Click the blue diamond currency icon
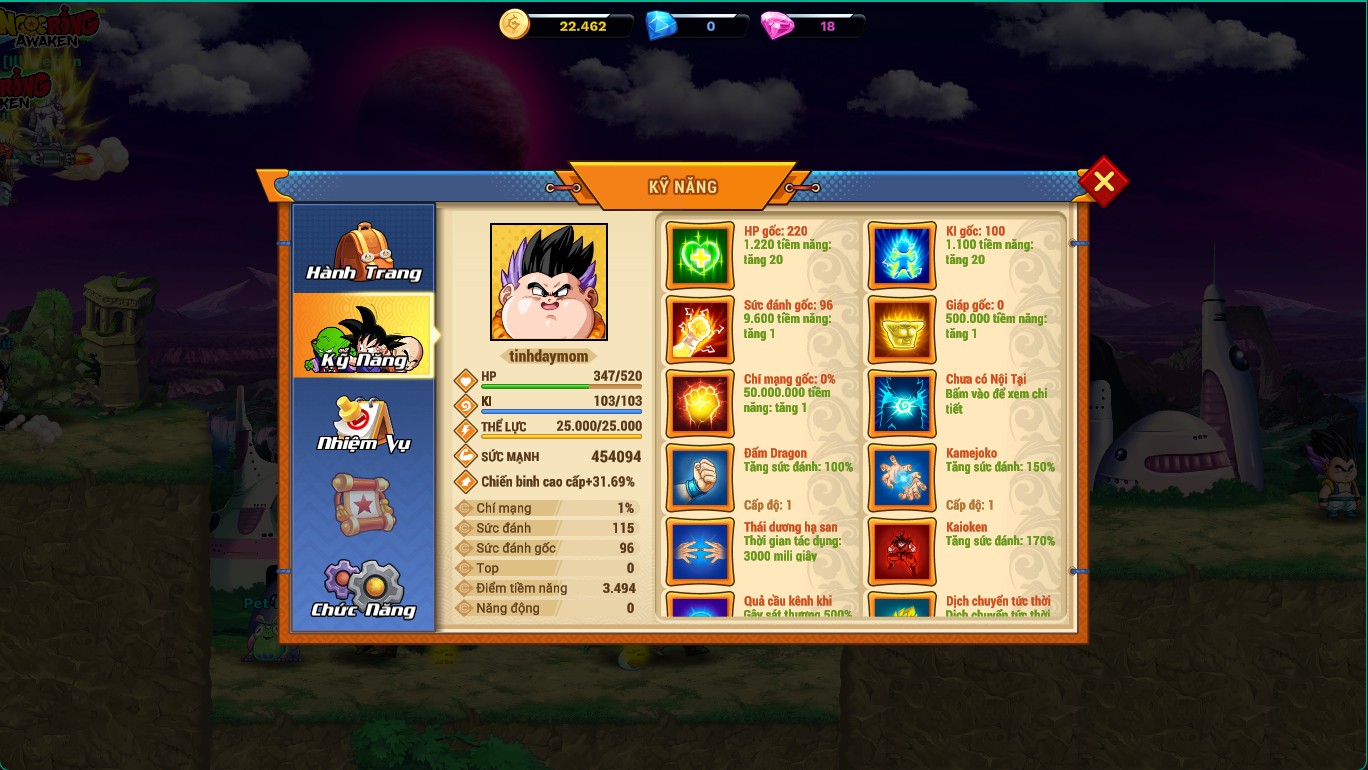1368x770 pixels. click(x=661, y=26)
